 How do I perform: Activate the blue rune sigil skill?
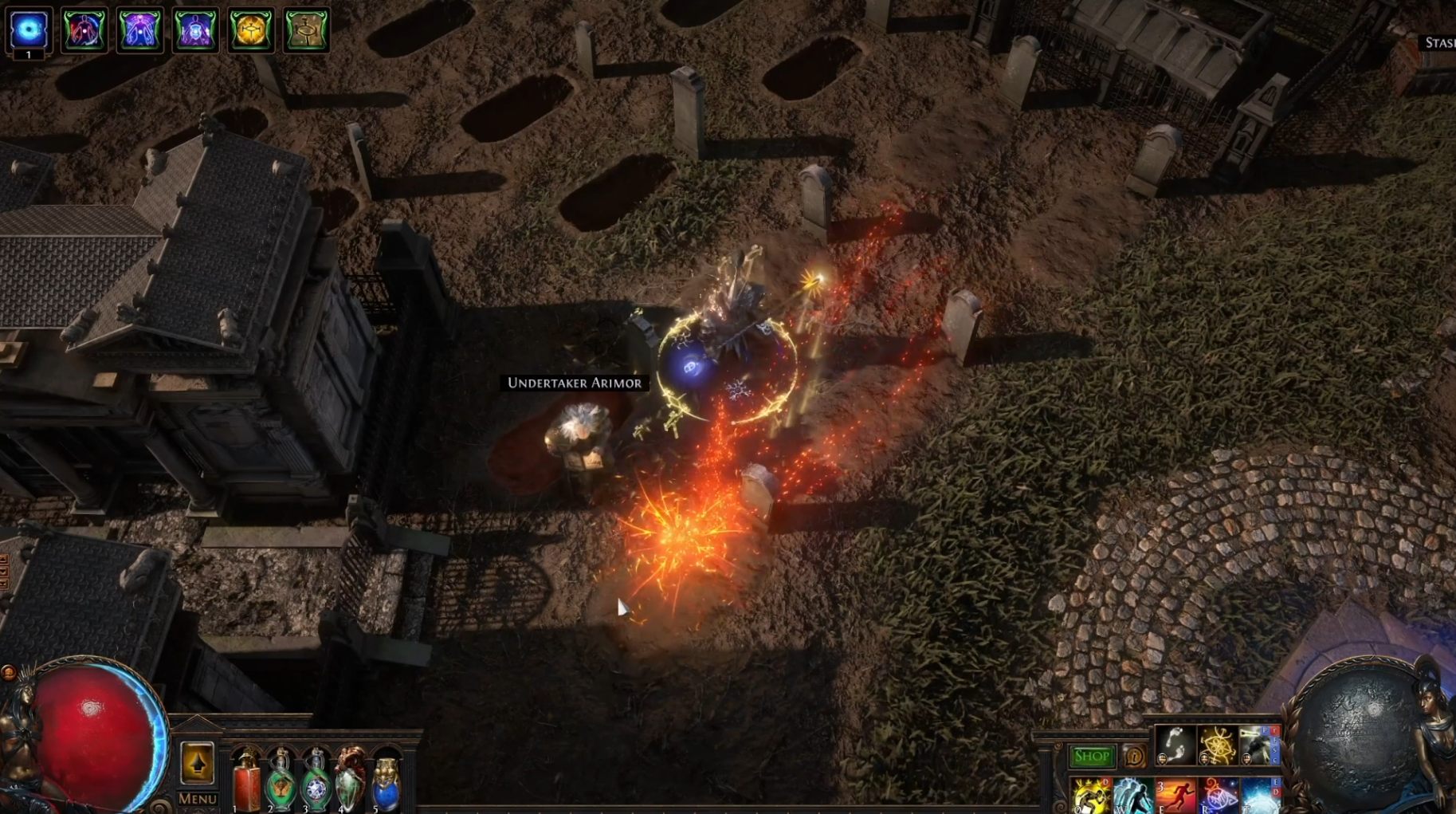coord(1218,796)
